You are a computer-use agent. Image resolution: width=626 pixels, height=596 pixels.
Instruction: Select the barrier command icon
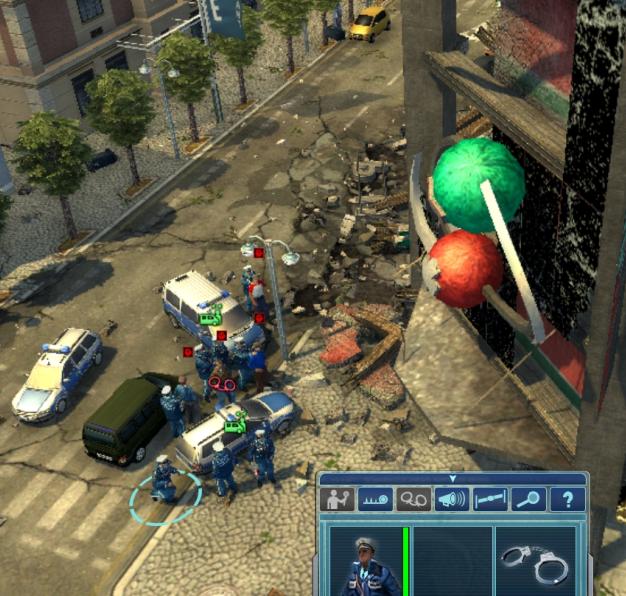(490, 499)
